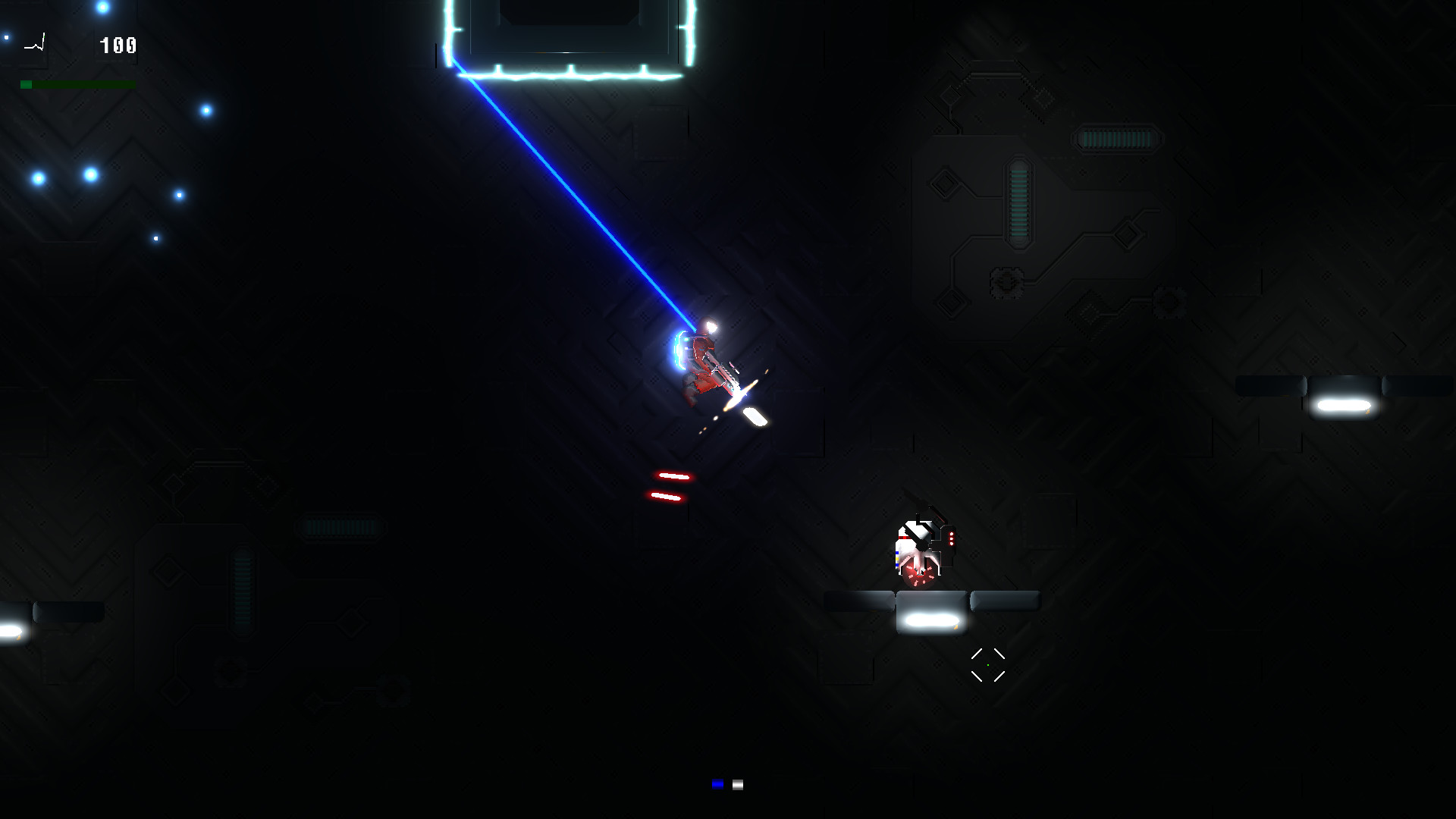
Task: Select the blue weapon slot indicator
Action: pos(717,784)
